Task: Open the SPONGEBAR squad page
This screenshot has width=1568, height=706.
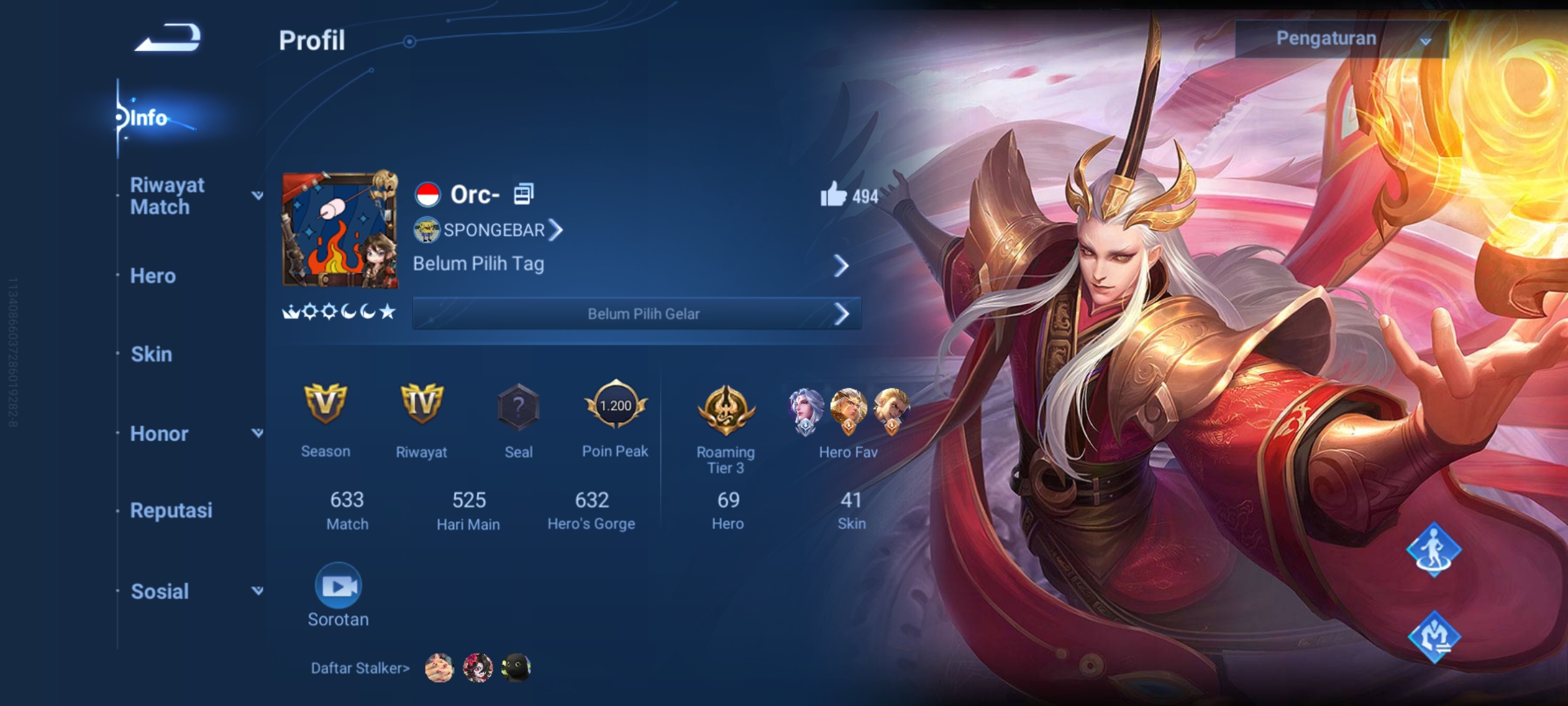Action: point(489,230)
